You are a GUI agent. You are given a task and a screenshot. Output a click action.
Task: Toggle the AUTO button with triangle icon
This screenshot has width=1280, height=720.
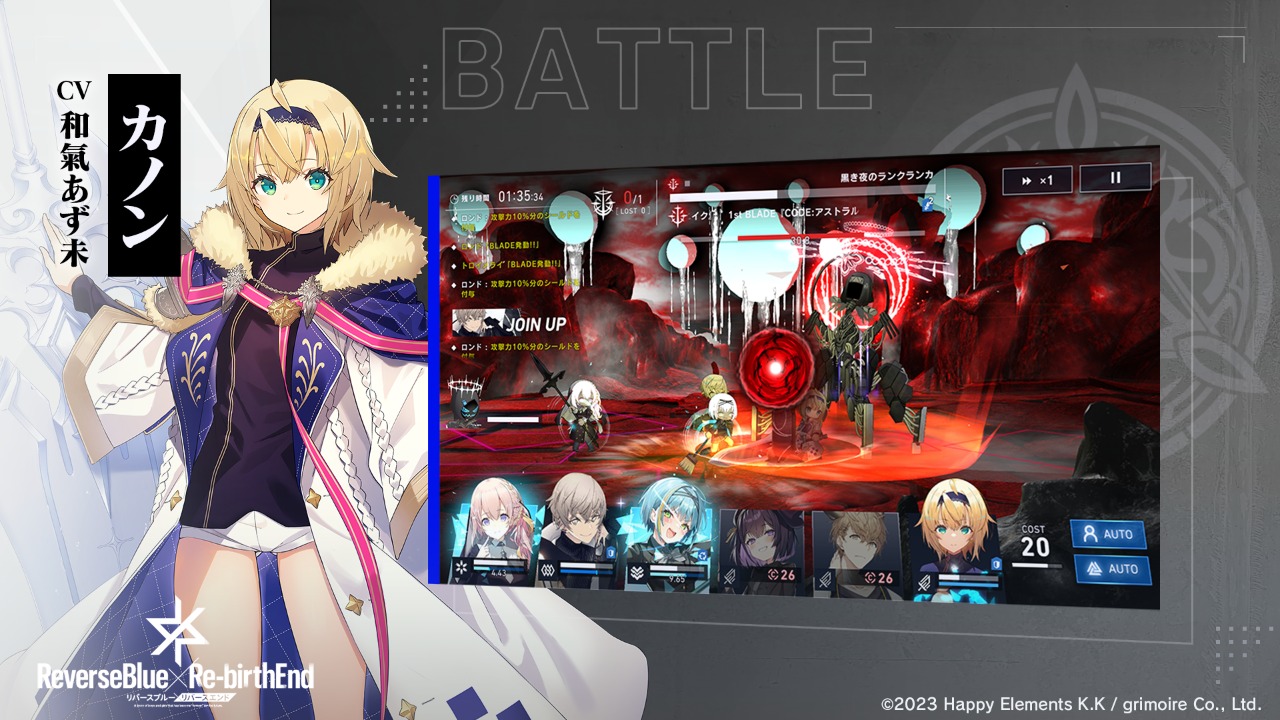[x=1112, y=569]
